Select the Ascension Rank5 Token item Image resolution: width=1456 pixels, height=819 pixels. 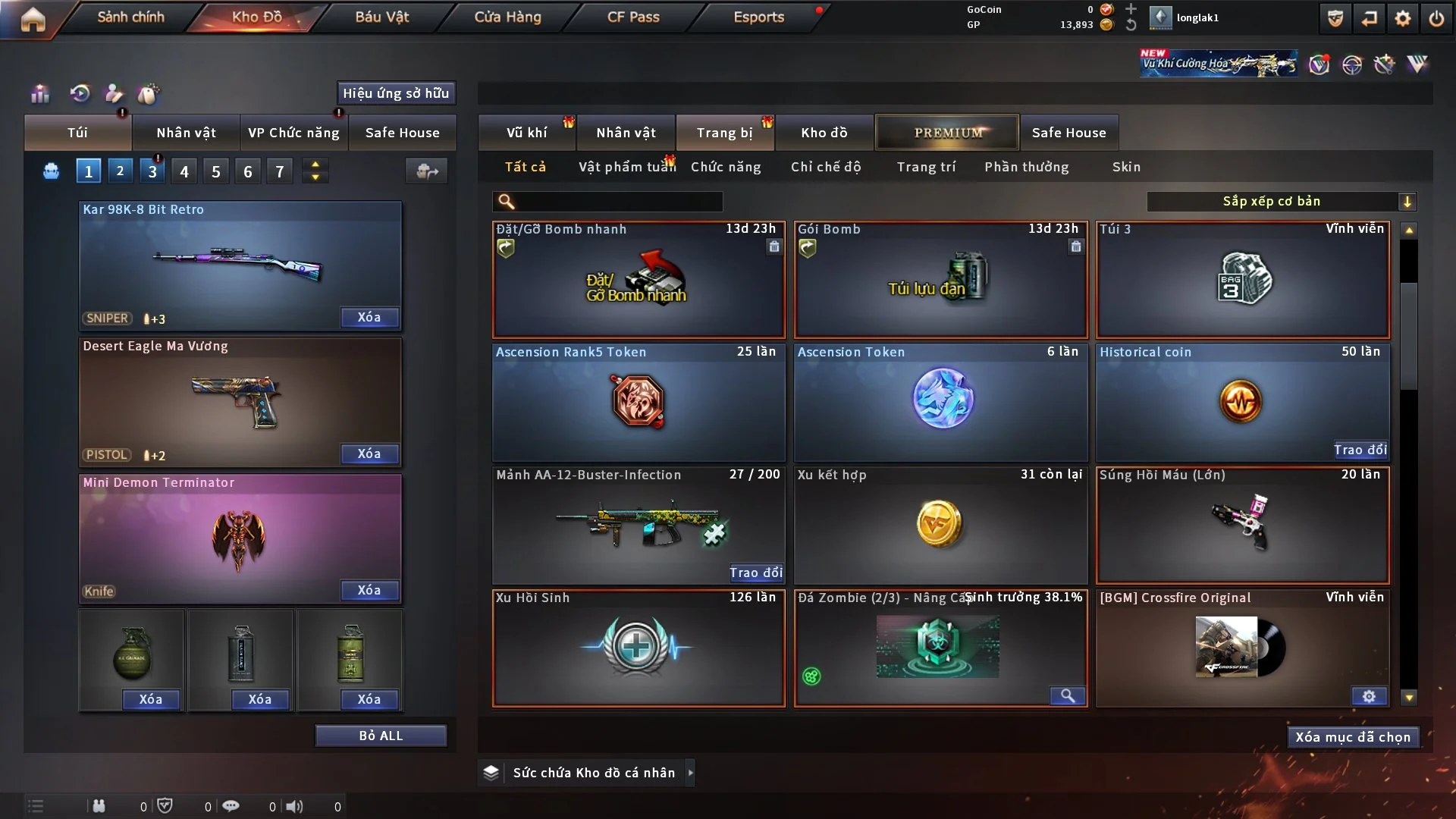(x=639, y=402)
